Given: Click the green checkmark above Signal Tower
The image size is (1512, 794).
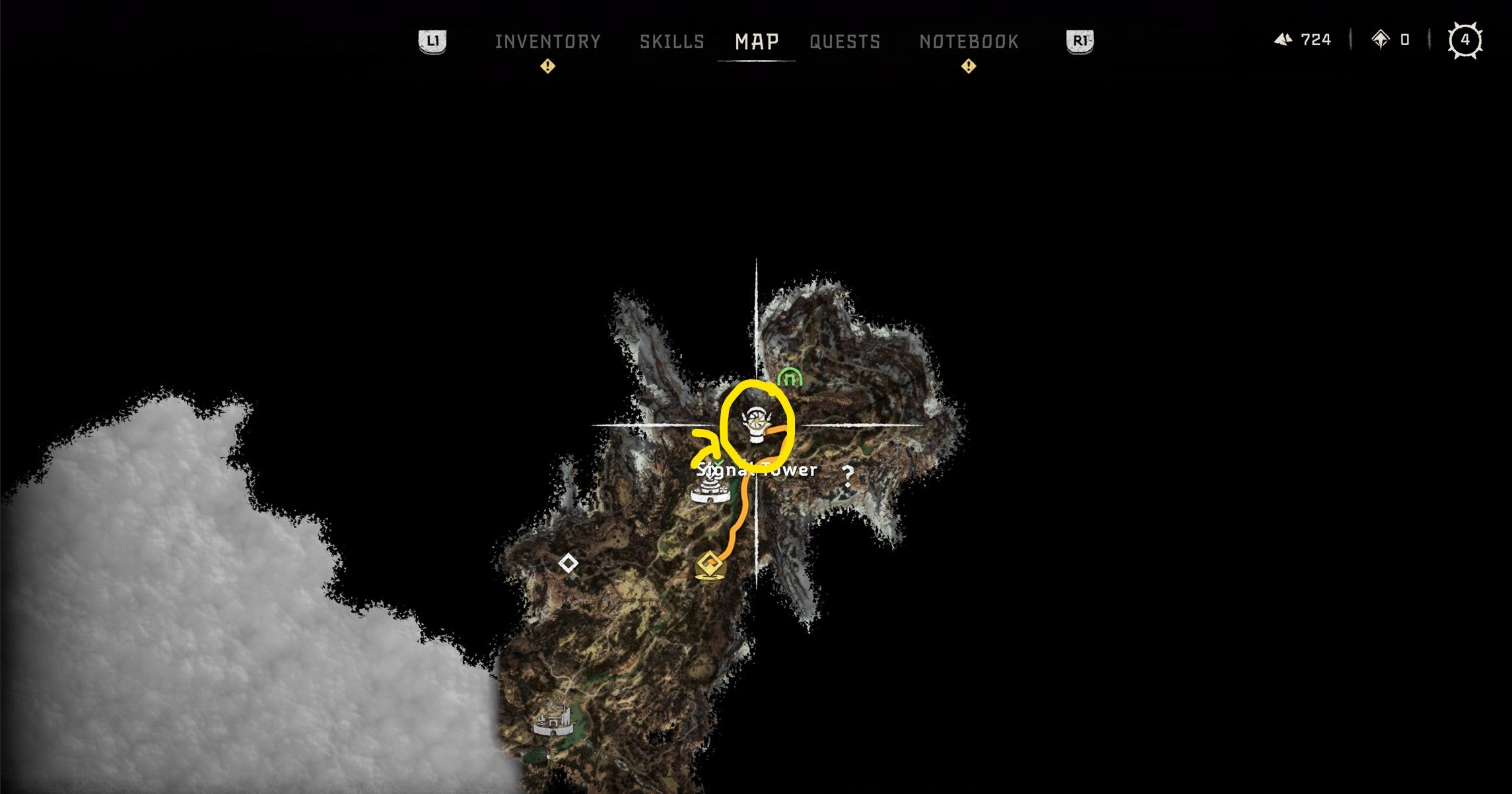Looking at the screenshot, I should click(x=719, y=462).
